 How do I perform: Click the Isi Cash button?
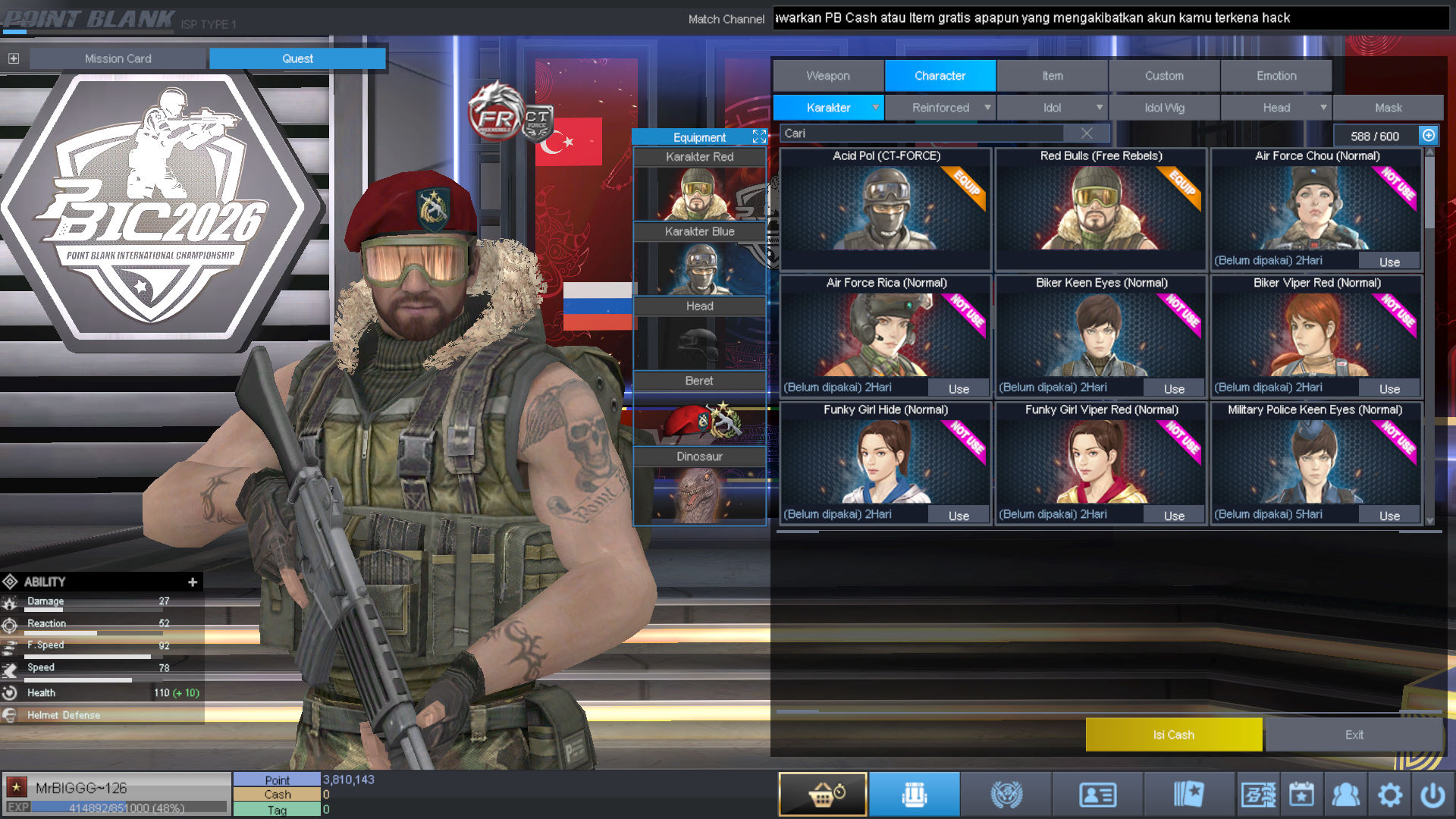pyautogui.click(x=1173, y=735)
